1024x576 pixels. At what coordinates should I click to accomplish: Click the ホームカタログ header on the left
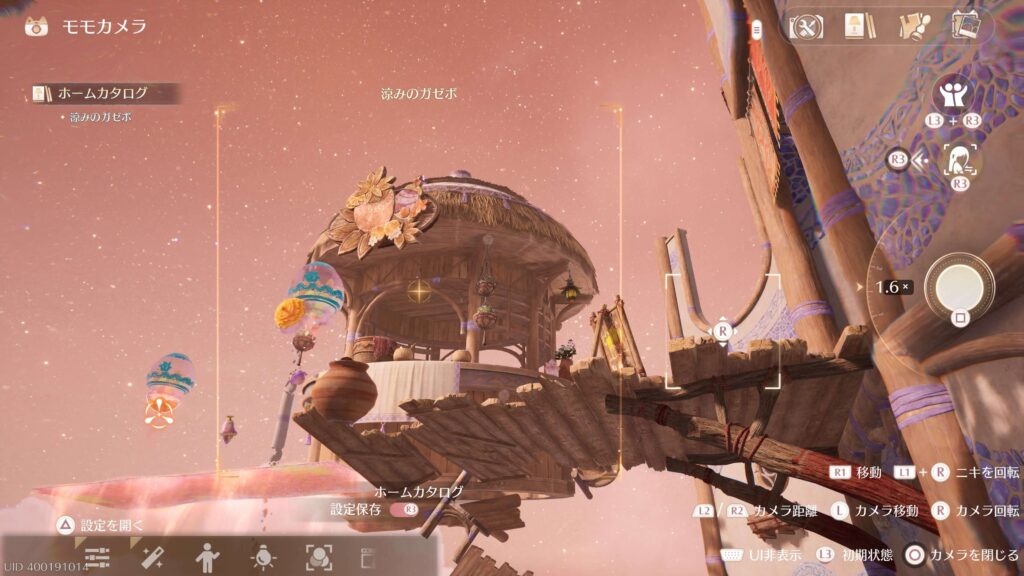click(103, 93)
